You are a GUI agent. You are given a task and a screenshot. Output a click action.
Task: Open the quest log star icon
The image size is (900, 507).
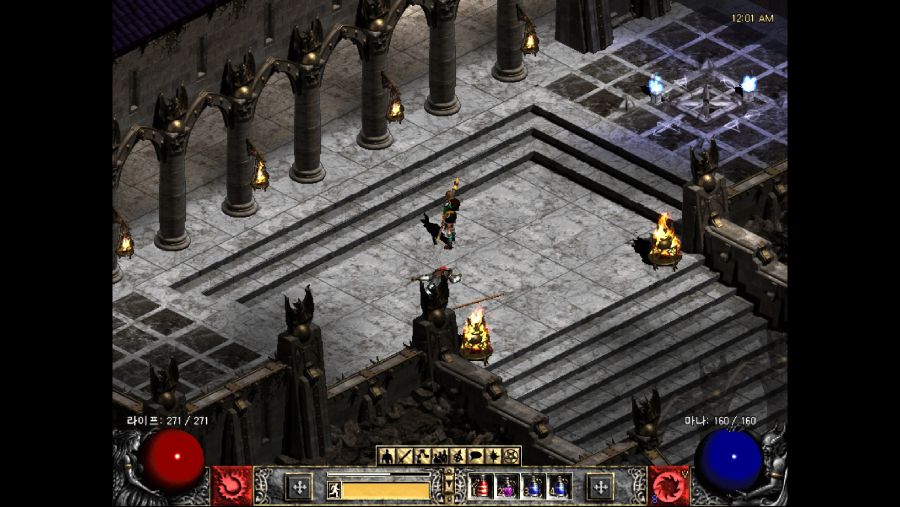(494, 456)
